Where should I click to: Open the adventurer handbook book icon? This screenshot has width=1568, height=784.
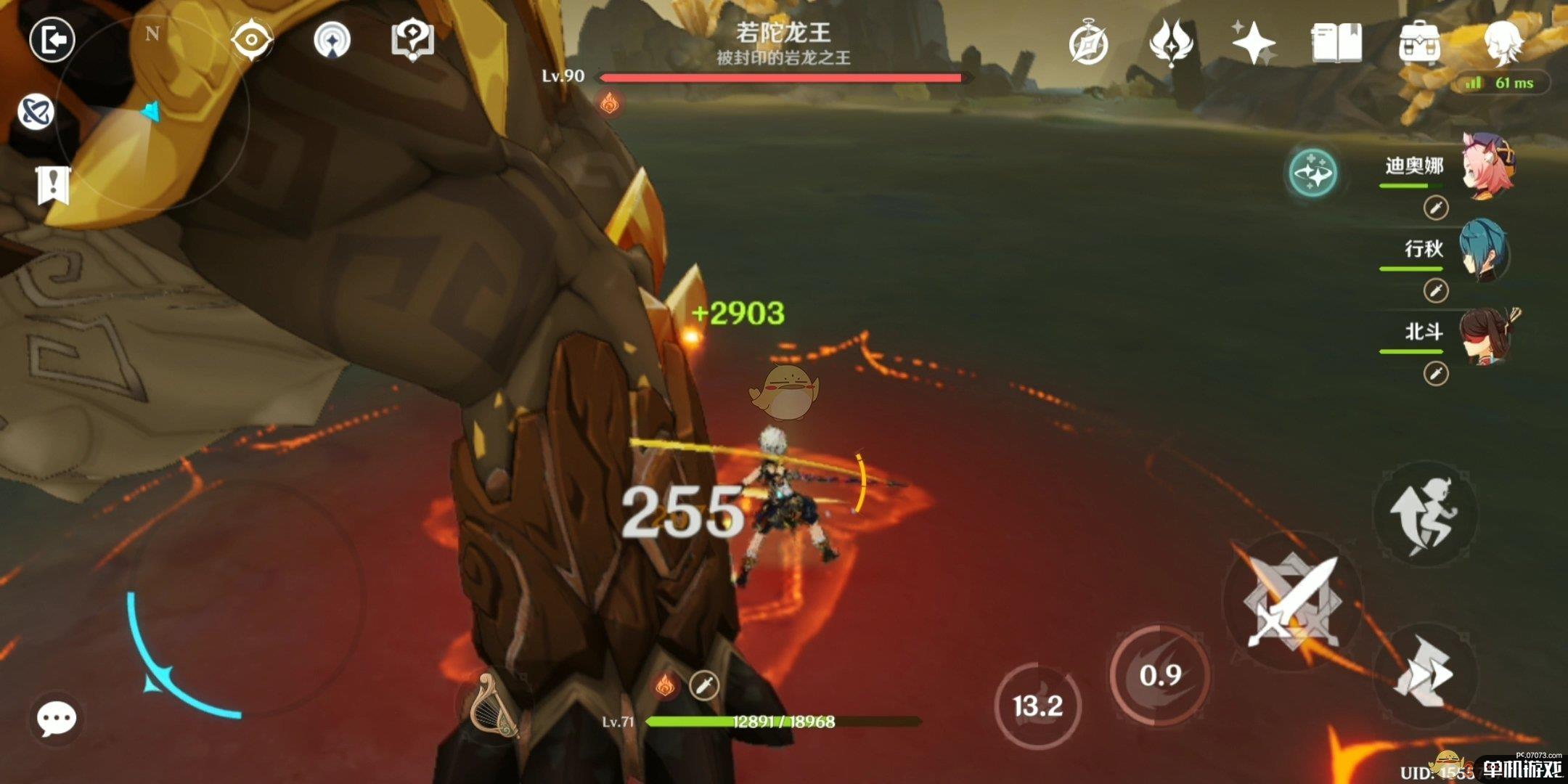(1336, 42)
